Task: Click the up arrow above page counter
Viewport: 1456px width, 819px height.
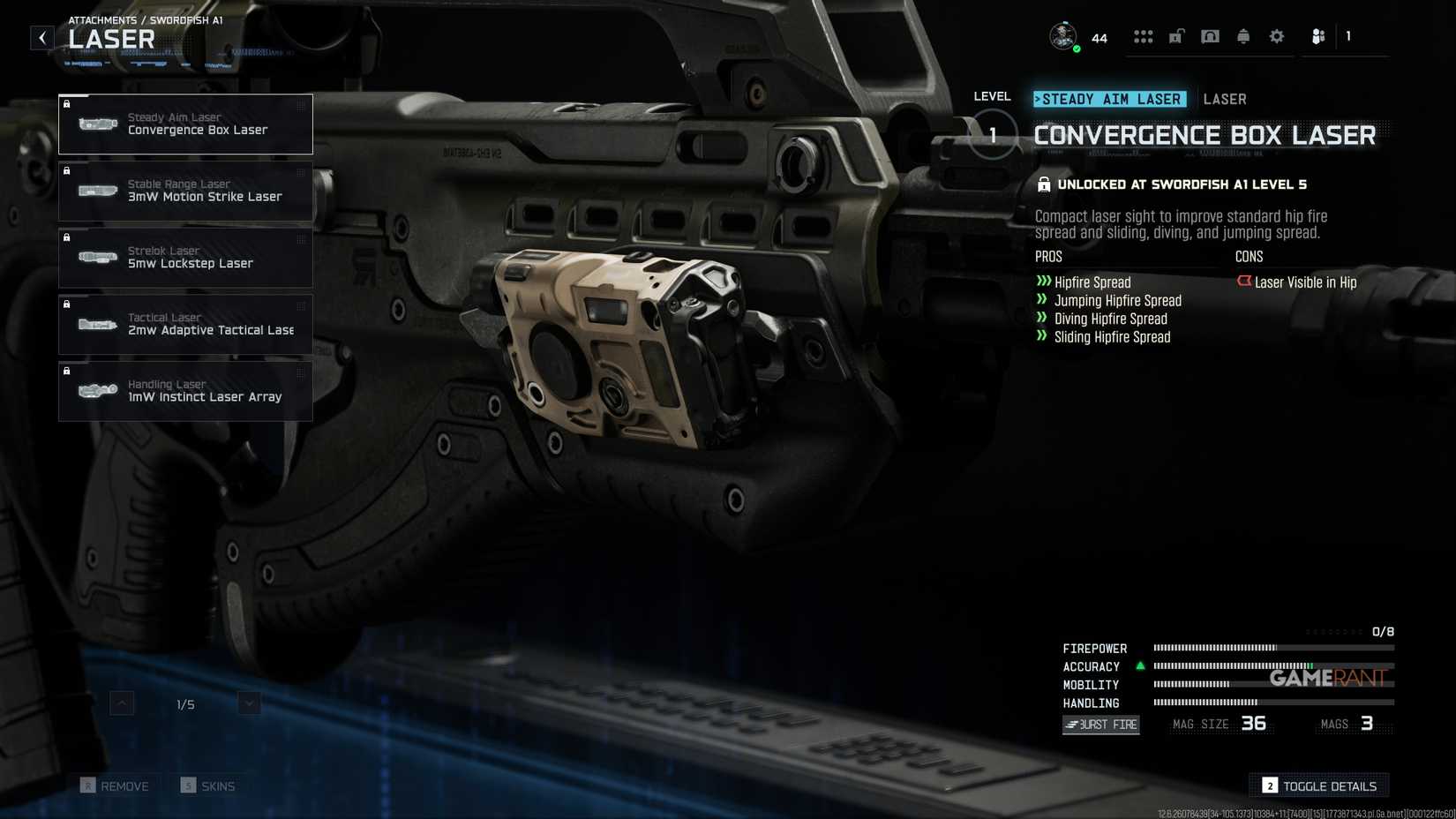Action: 120,703
